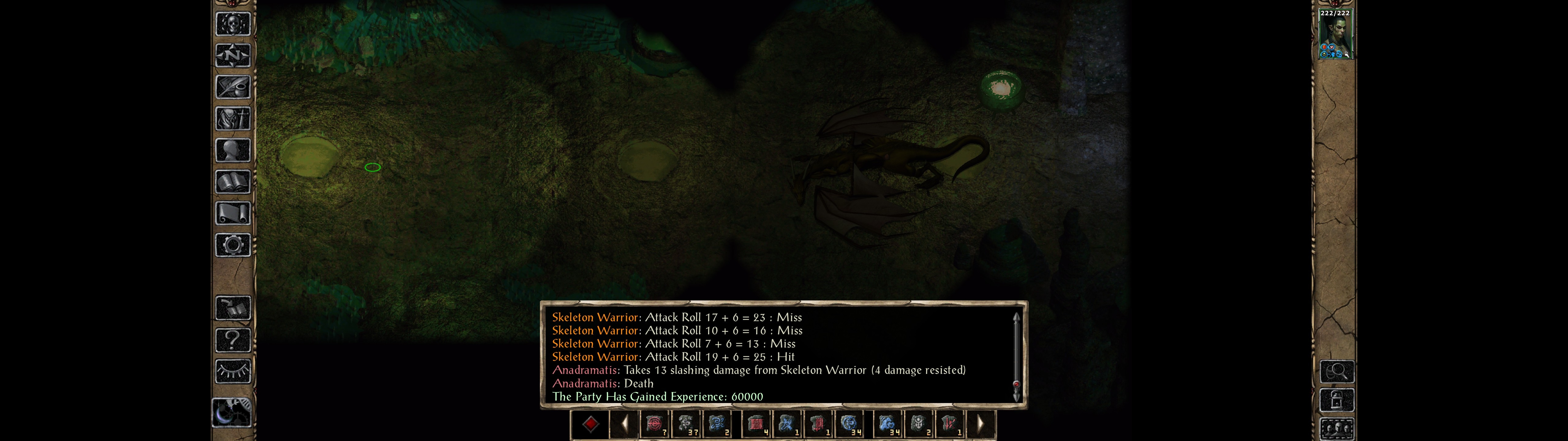Screen dimensions: 1568x441
Task: Open the priest scroll button
Action: 232,213
